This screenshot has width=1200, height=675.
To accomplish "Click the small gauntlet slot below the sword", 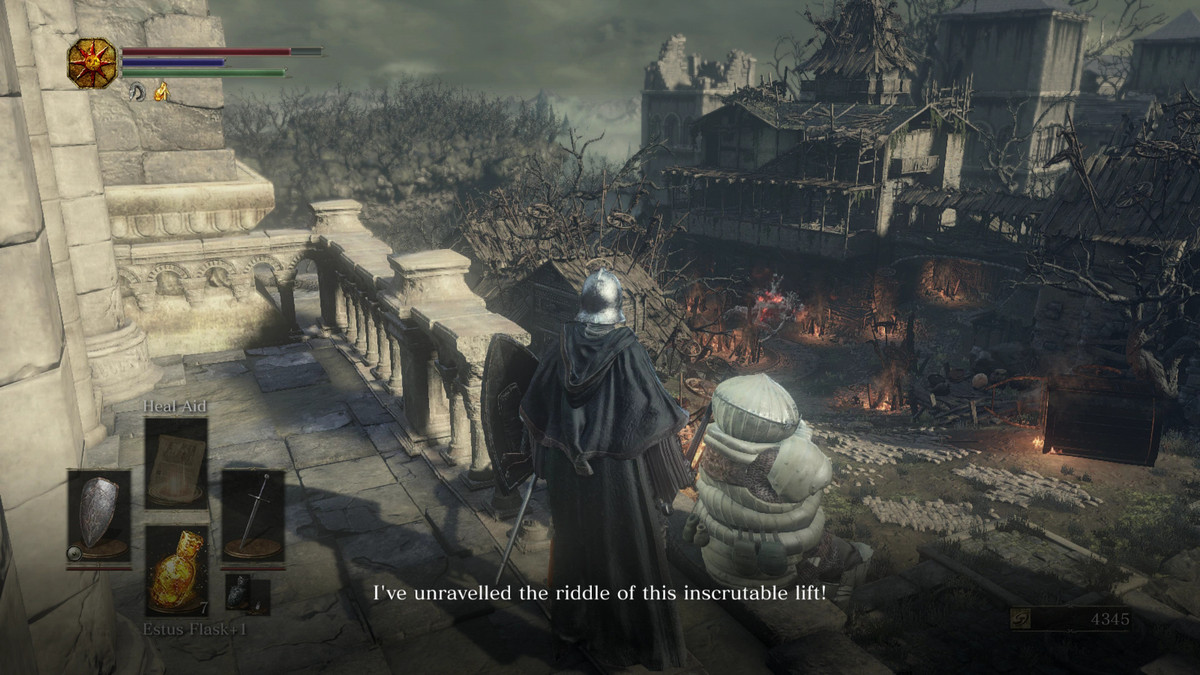I will [237, 593].
